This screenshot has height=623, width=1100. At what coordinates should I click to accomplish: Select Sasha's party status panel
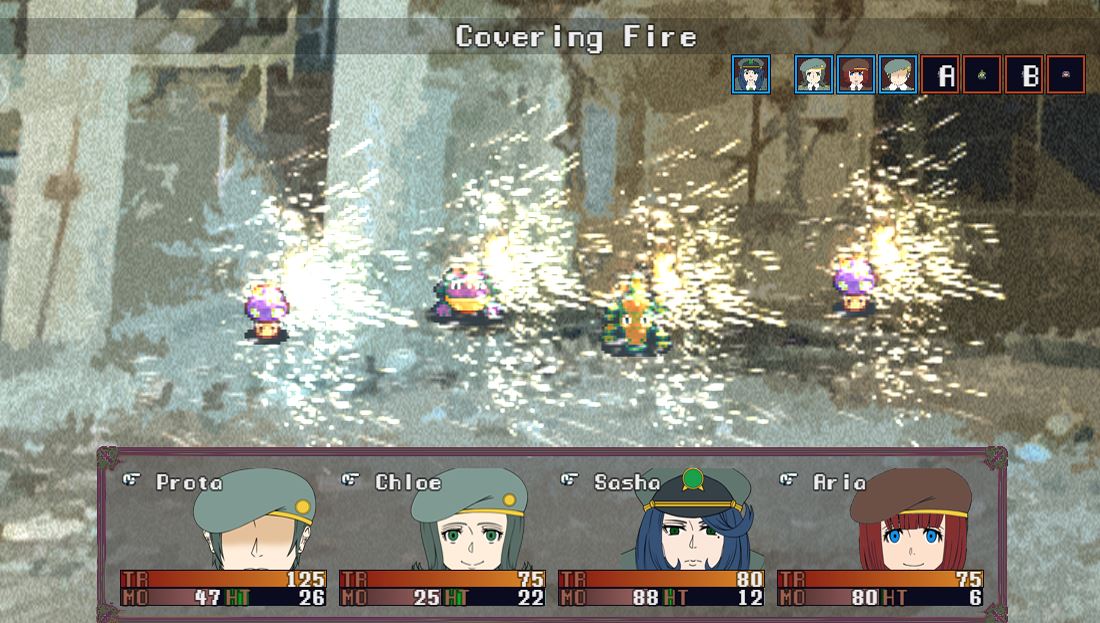[x=661, y=537]
